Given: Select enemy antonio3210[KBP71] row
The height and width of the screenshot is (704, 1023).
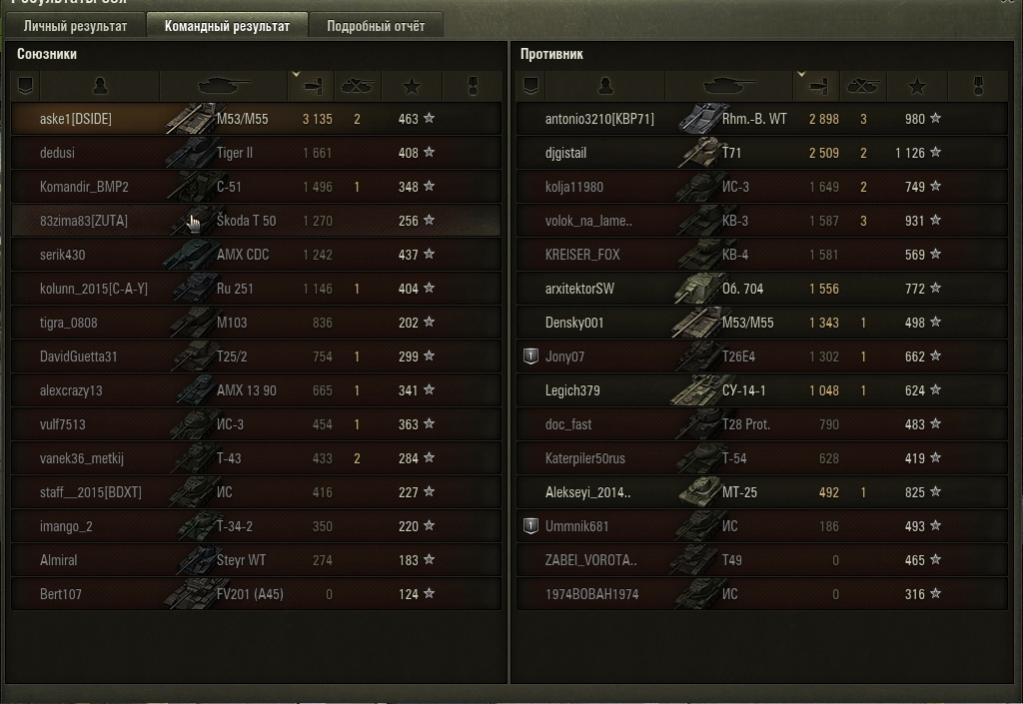Looking at the screenshot, I should point(760,119).
